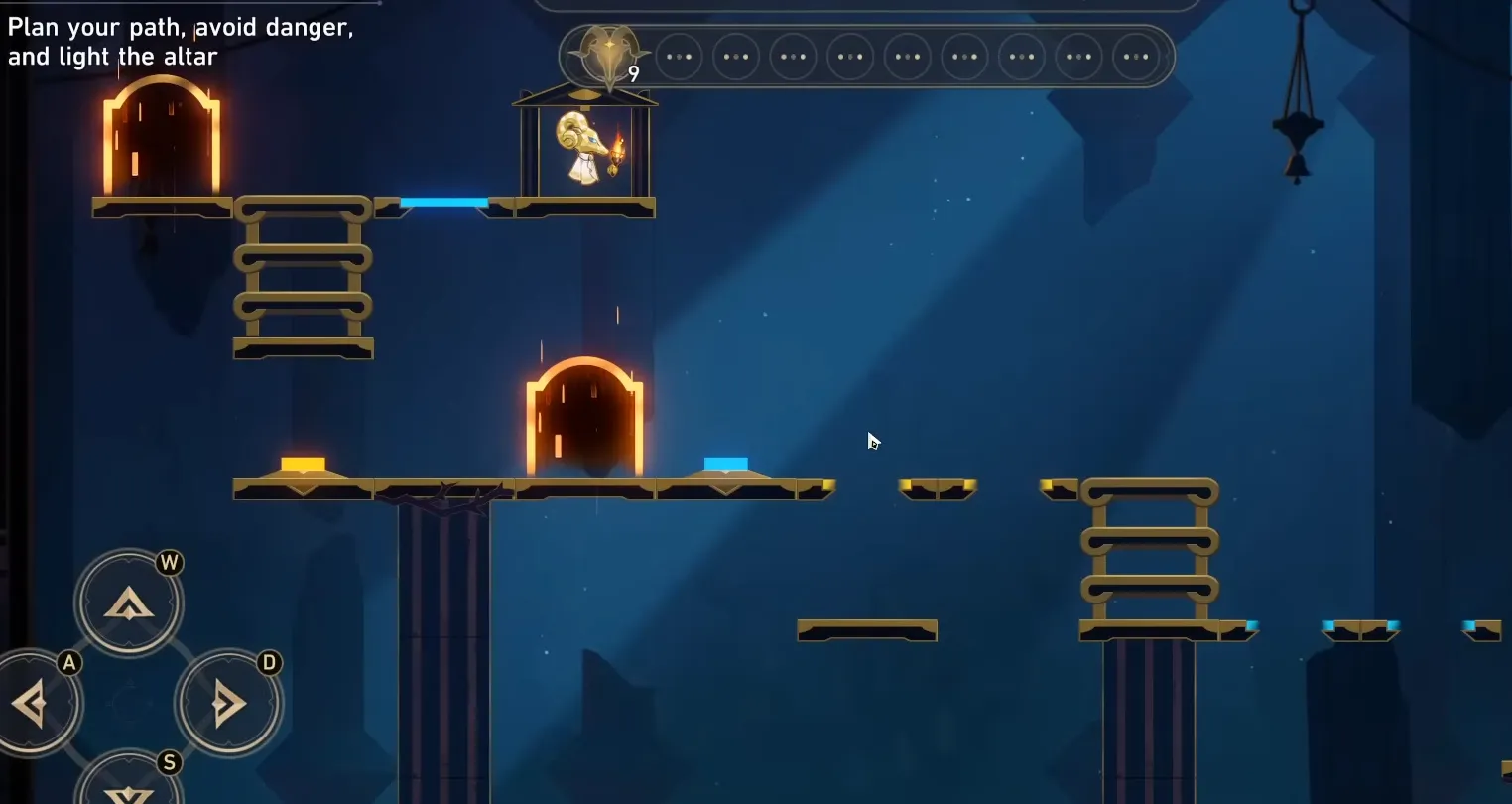Click the move counter number 9
This screenshot has width=1512, height=804.
(633, 73)
